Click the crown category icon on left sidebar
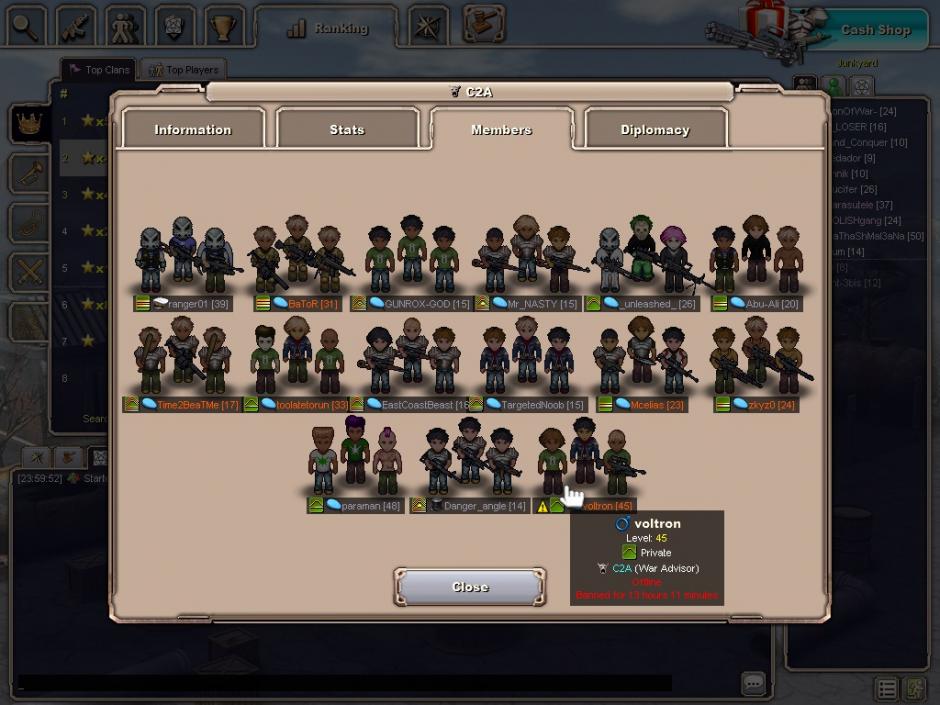The height and width of the screenshot is (705, 940). point(30,124)
